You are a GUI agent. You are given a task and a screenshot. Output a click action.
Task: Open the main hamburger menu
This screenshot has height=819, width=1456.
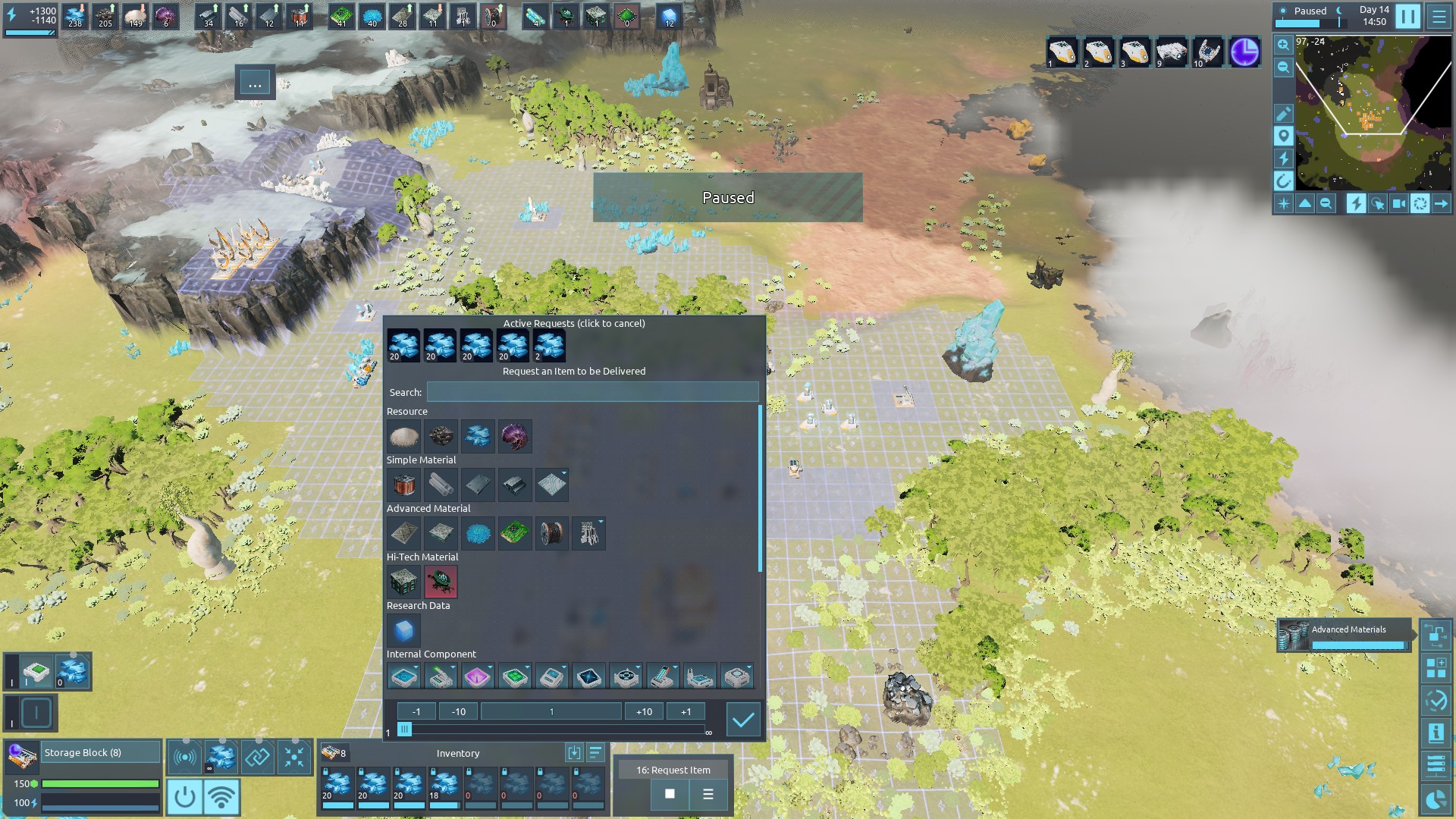coord(1439,16)
